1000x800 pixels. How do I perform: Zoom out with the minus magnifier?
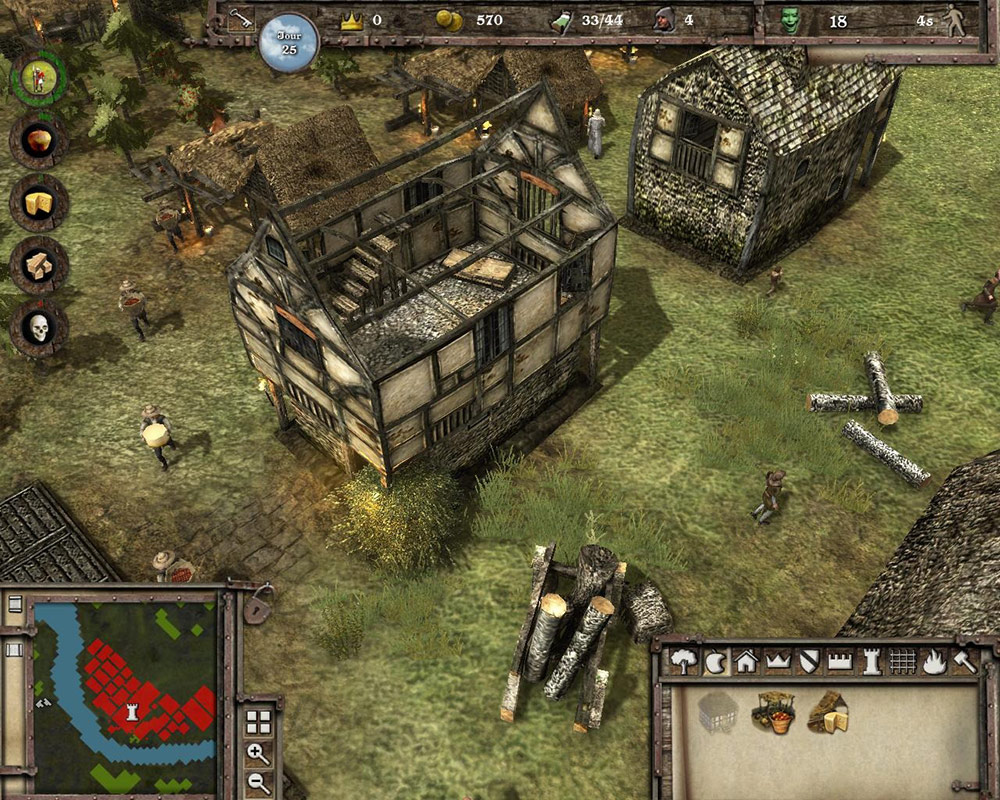point(258,783)
